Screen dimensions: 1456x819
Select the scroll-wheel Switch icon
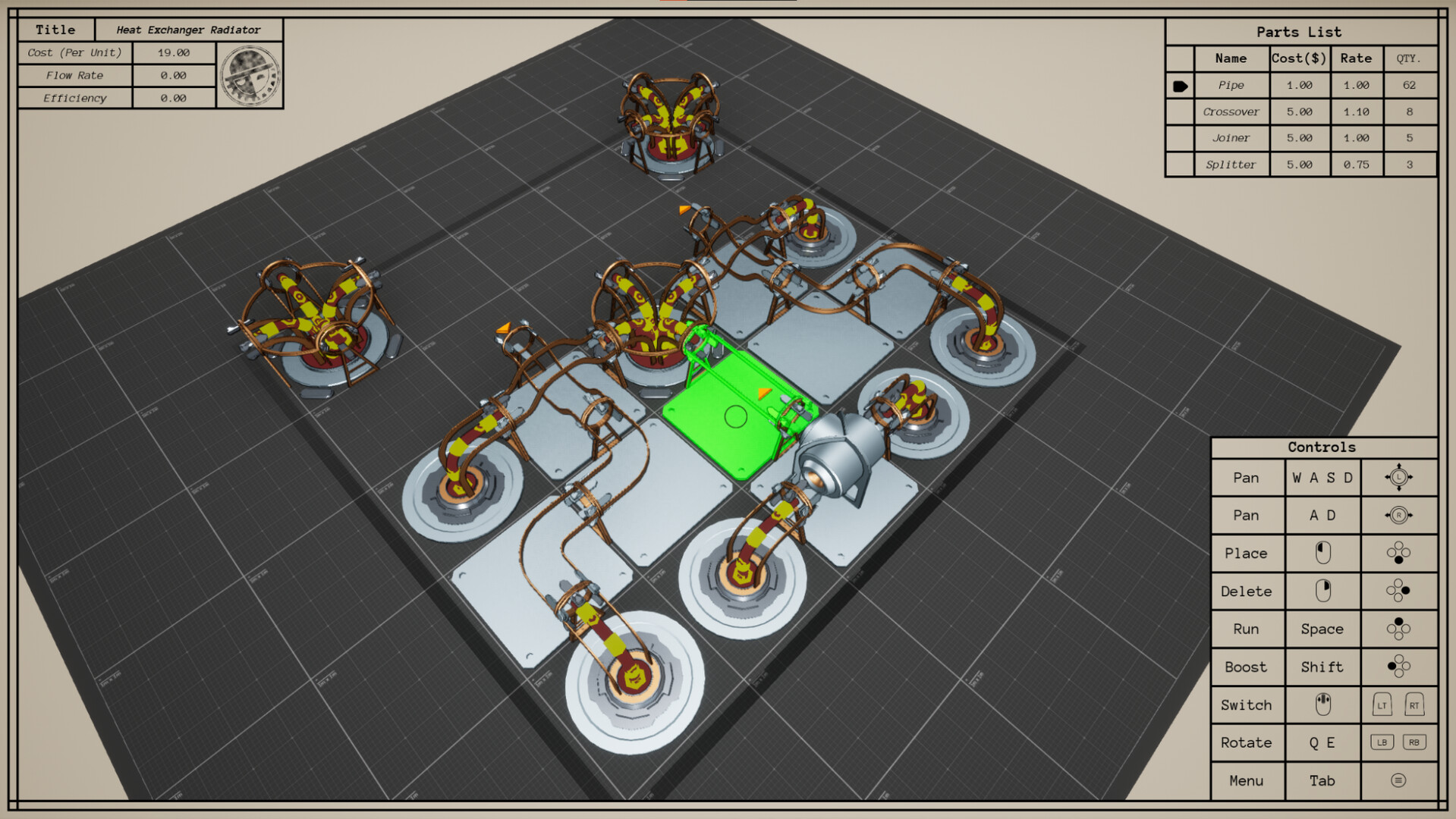click(x=1322, y=704)
